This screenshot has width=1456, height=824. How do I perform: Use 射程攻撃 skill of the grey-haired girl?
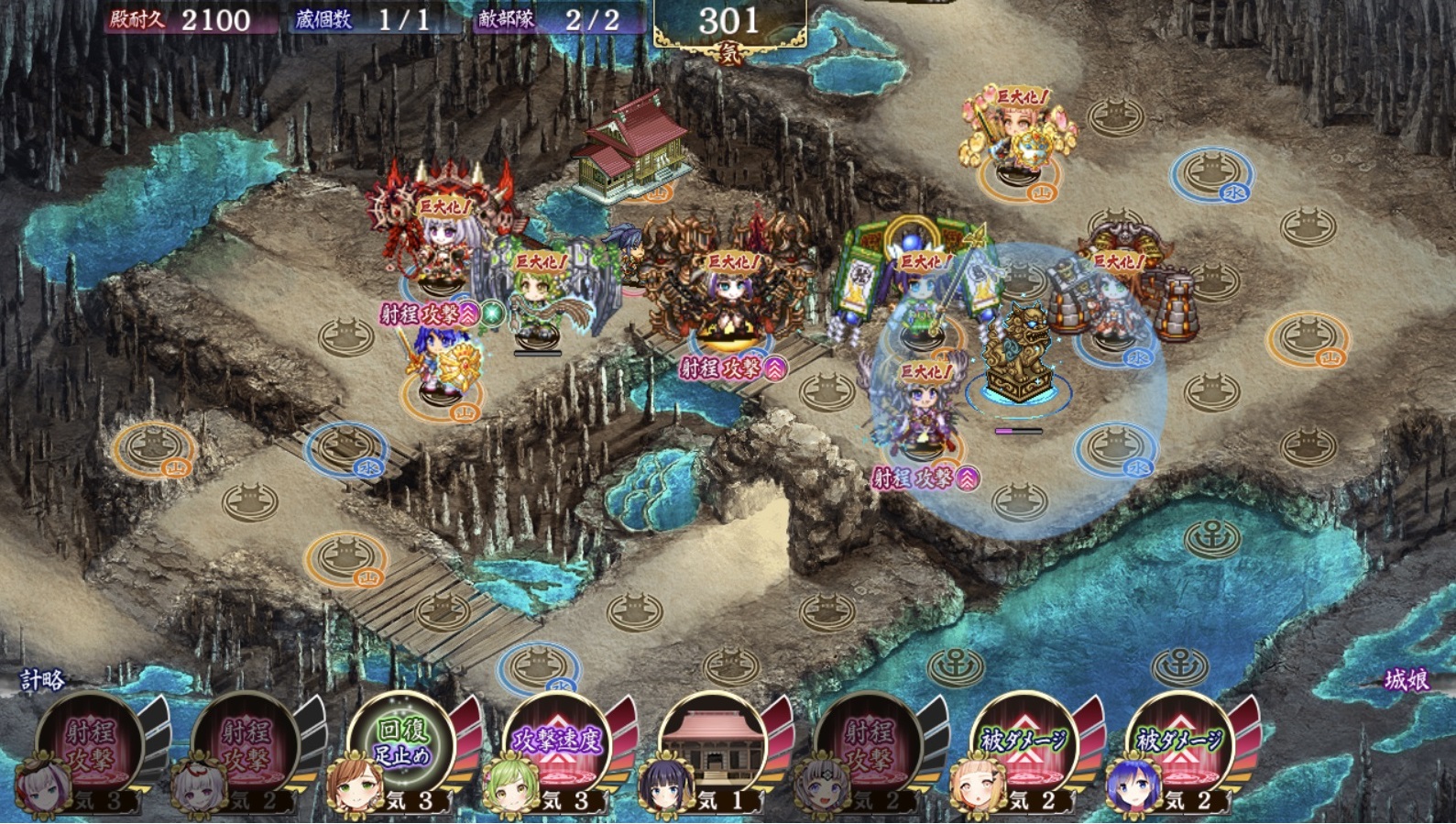tap(868, 744)
